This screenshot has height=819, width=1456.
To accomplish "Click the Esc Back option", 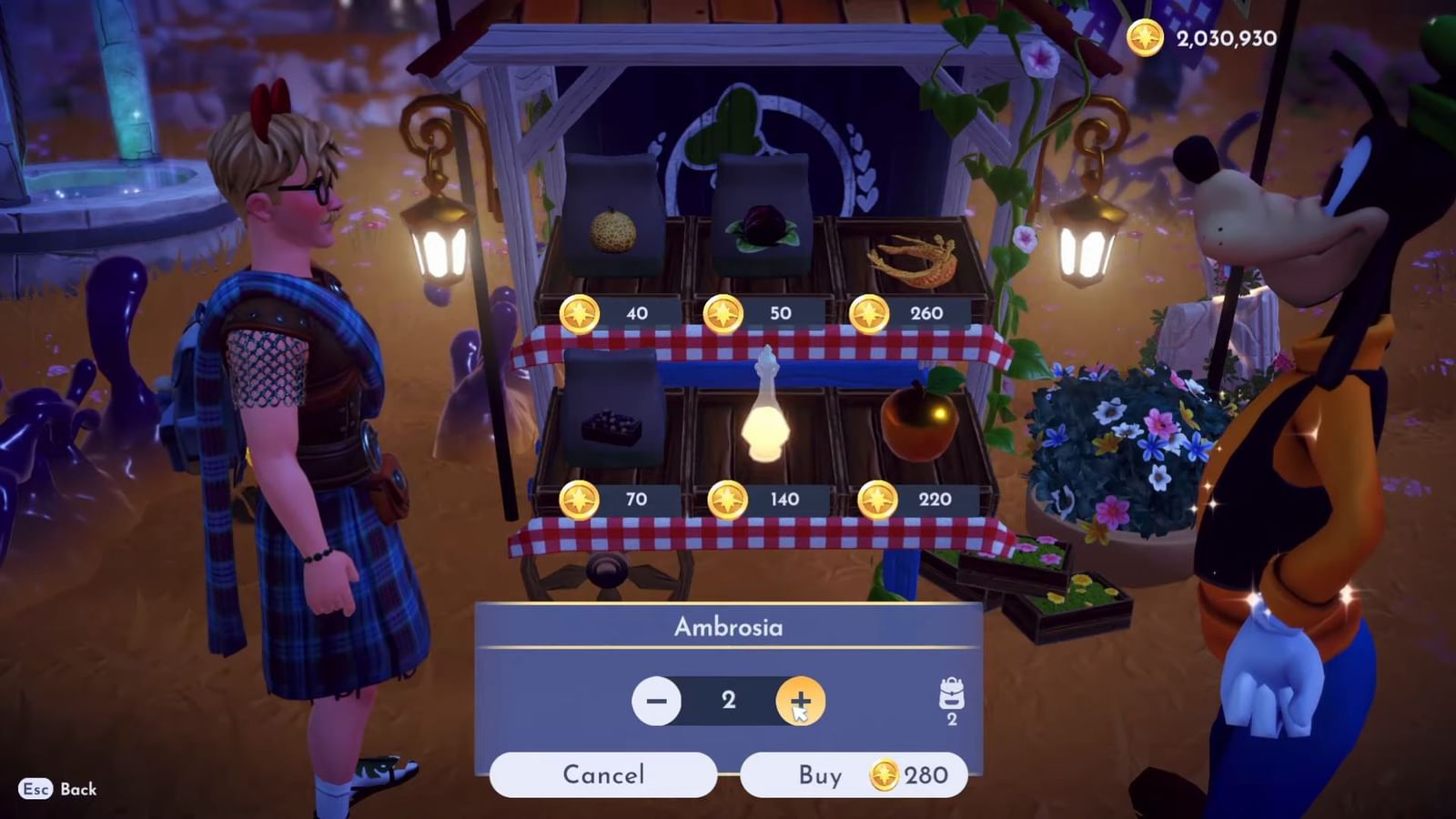I will (55, 790).
